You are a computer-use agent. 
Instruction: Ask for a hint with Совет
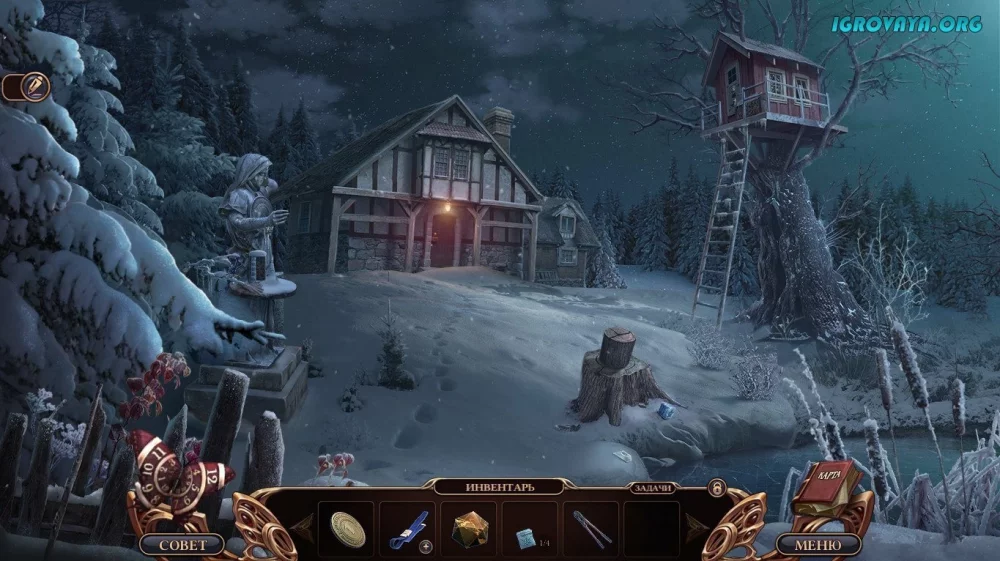[183, 545]
